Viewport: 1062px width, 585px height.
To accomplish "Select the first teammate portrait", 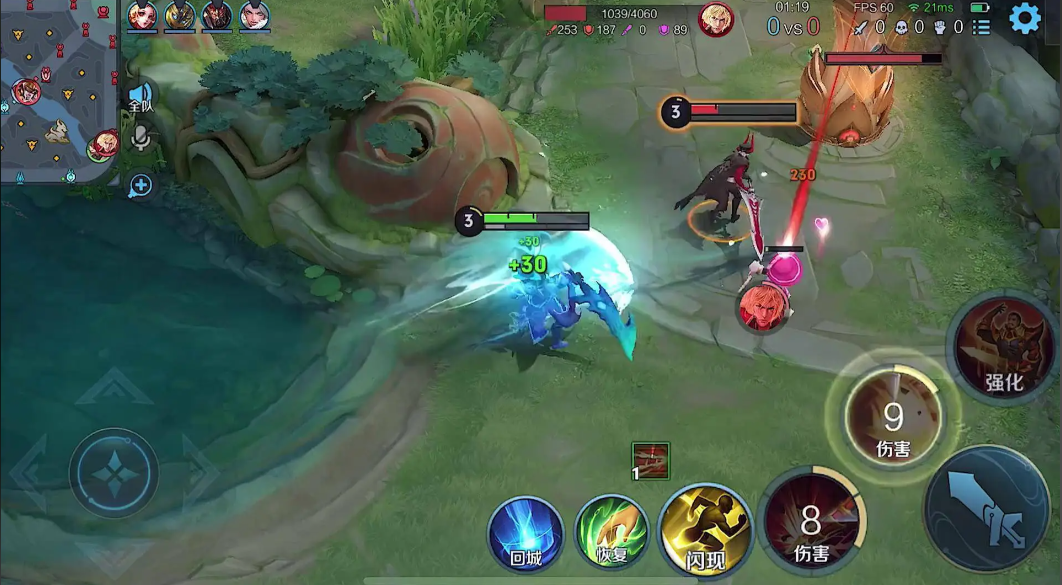I will pos(142,16).
